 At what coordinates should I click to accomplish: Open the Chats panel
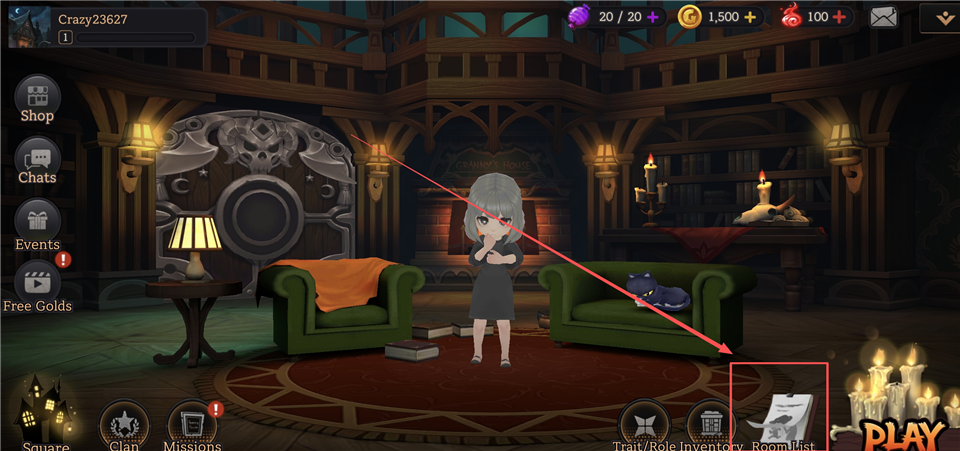click(x=37, y=160)
